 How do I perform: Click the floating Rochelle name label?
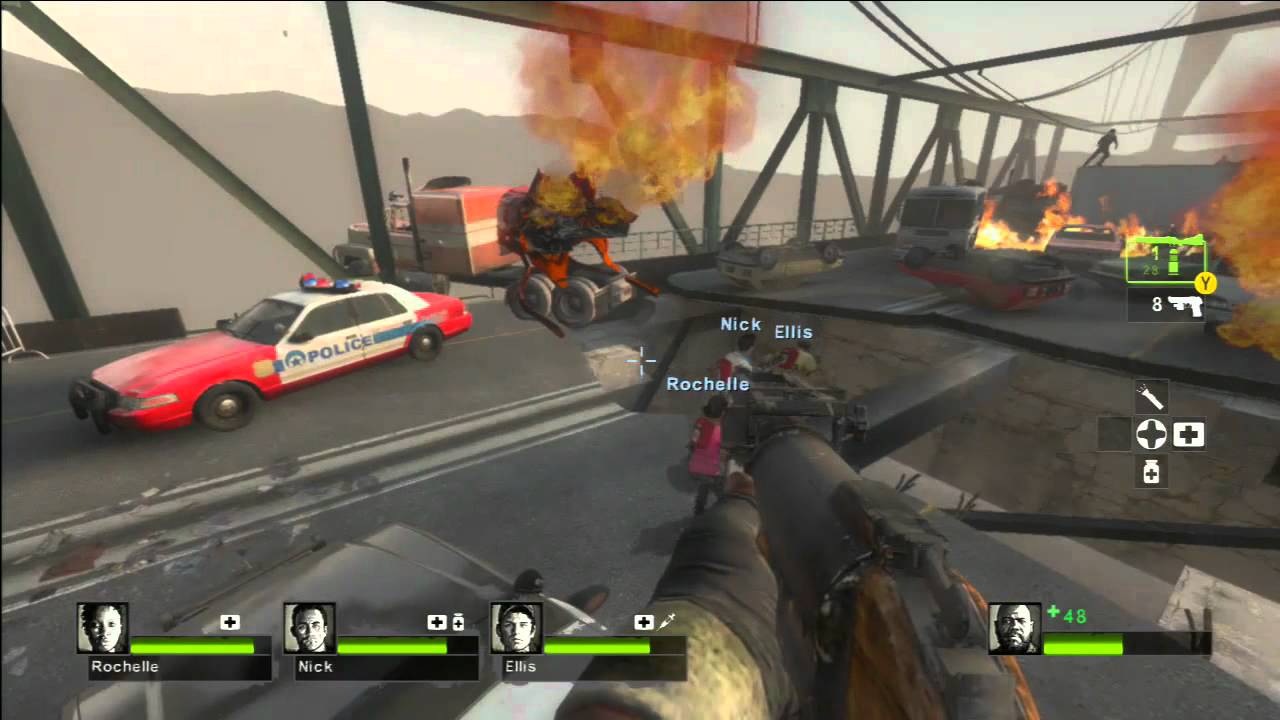pos(708,383)
